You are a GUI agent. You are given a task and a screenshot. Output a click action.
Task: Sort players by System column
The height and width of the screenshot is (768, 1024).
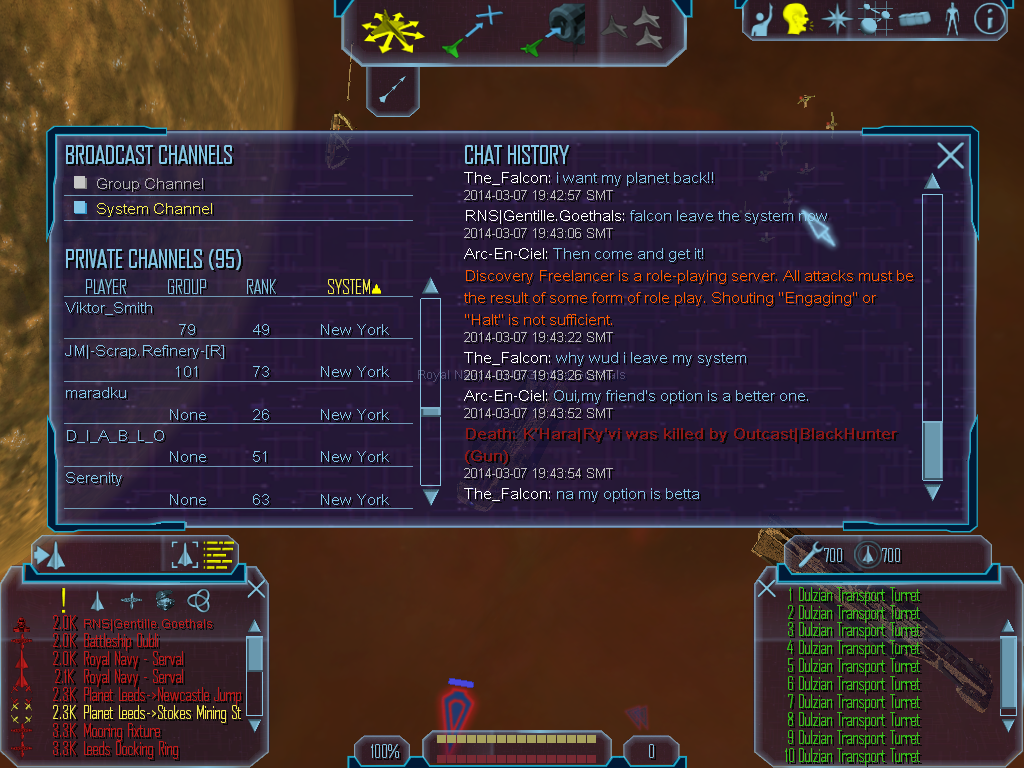353,287
